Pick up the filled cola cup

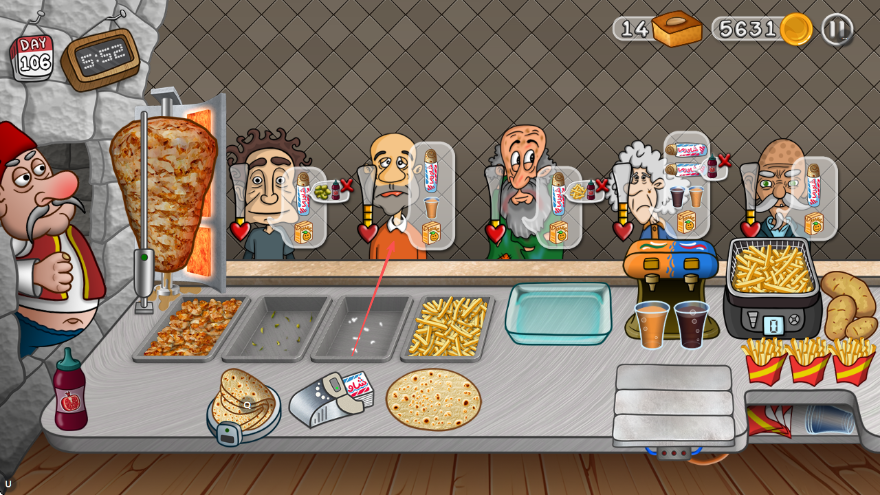(x=691, y=324)
